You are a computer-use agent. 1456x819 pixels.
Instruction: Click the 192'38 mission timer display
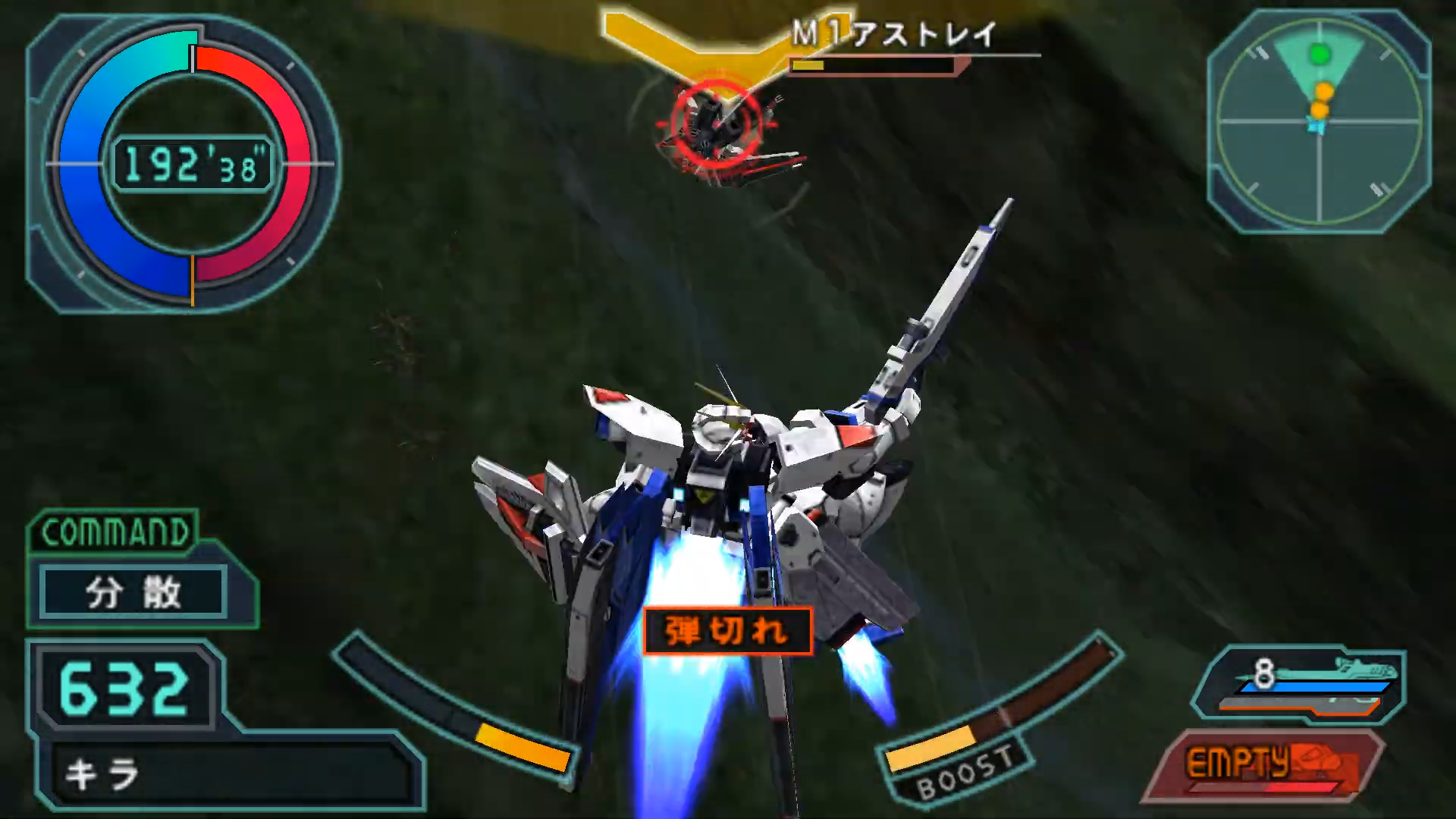pyautogui.click(x=193, y=165)
